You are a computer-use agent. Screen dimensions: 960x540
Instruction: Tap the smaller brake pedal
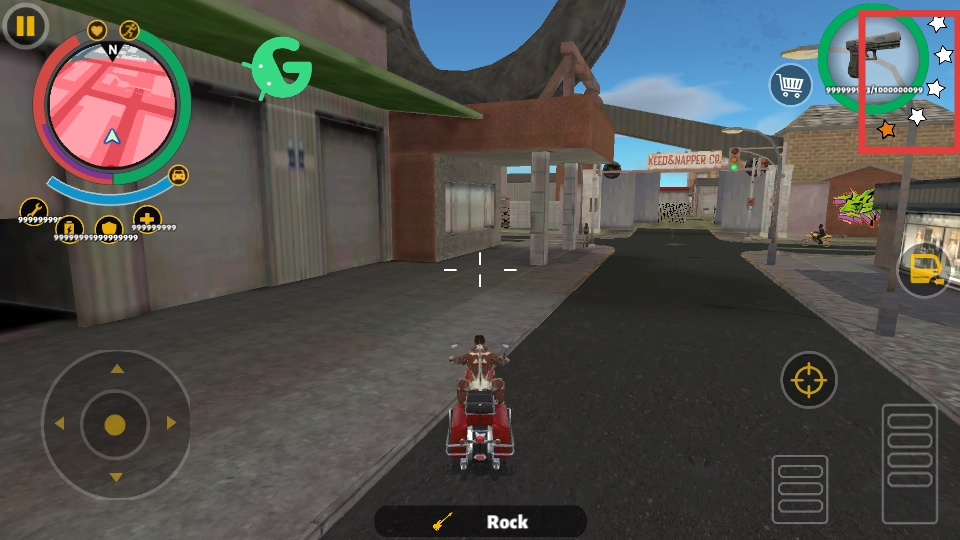coord(800,488)
